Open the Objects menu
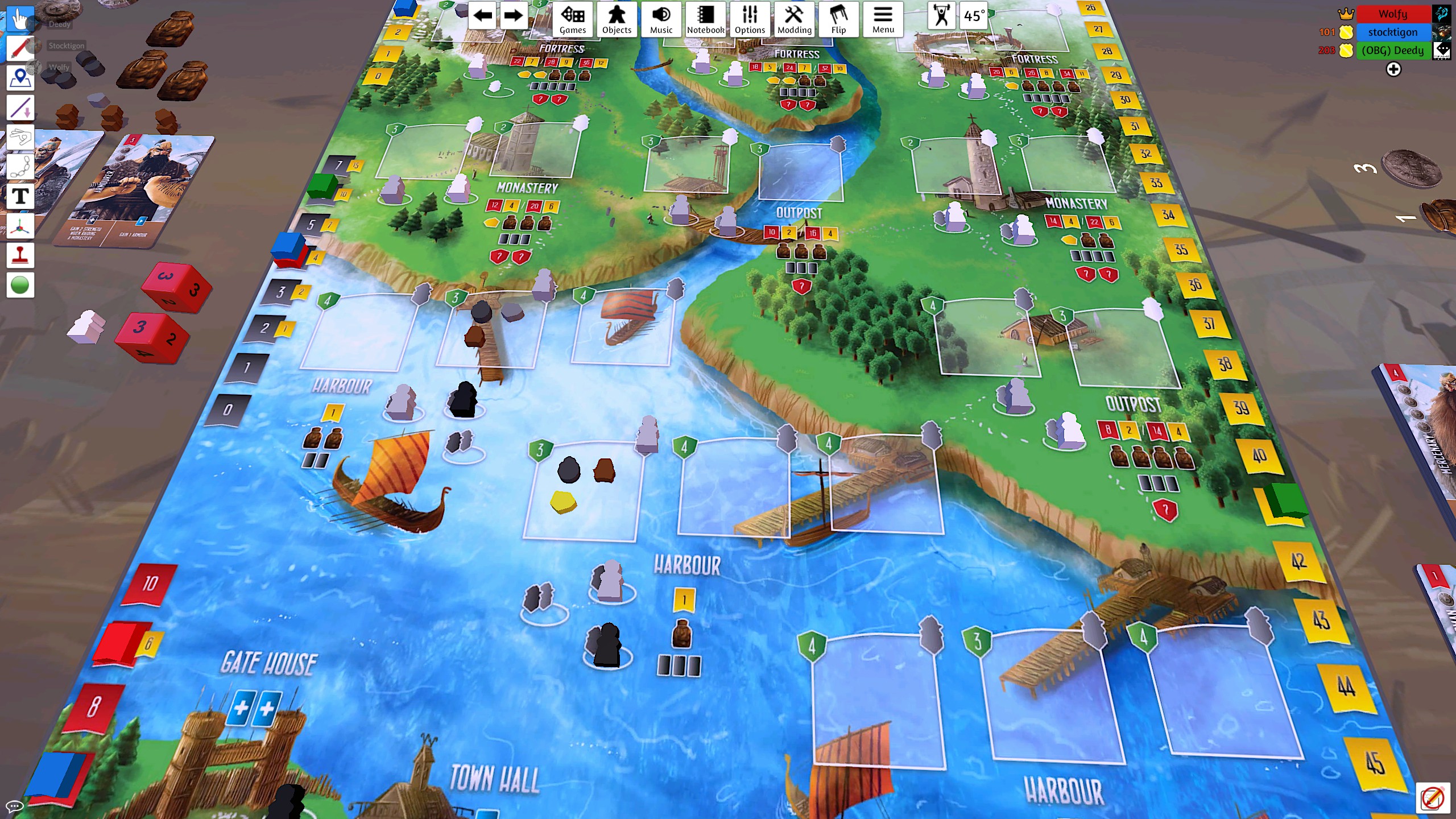 click(x=617, y=19)
